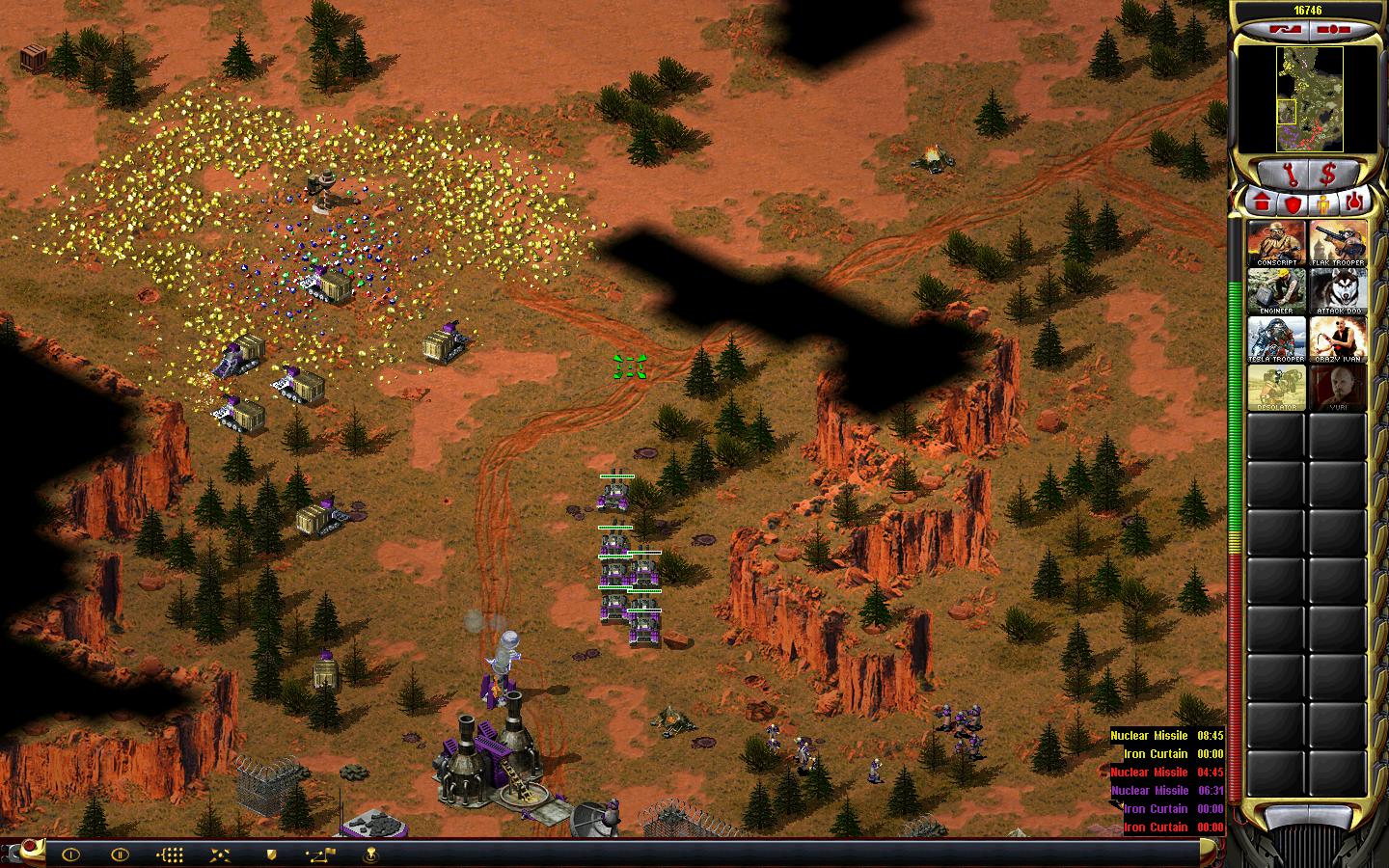Open the vehicles build tab

1355,203
